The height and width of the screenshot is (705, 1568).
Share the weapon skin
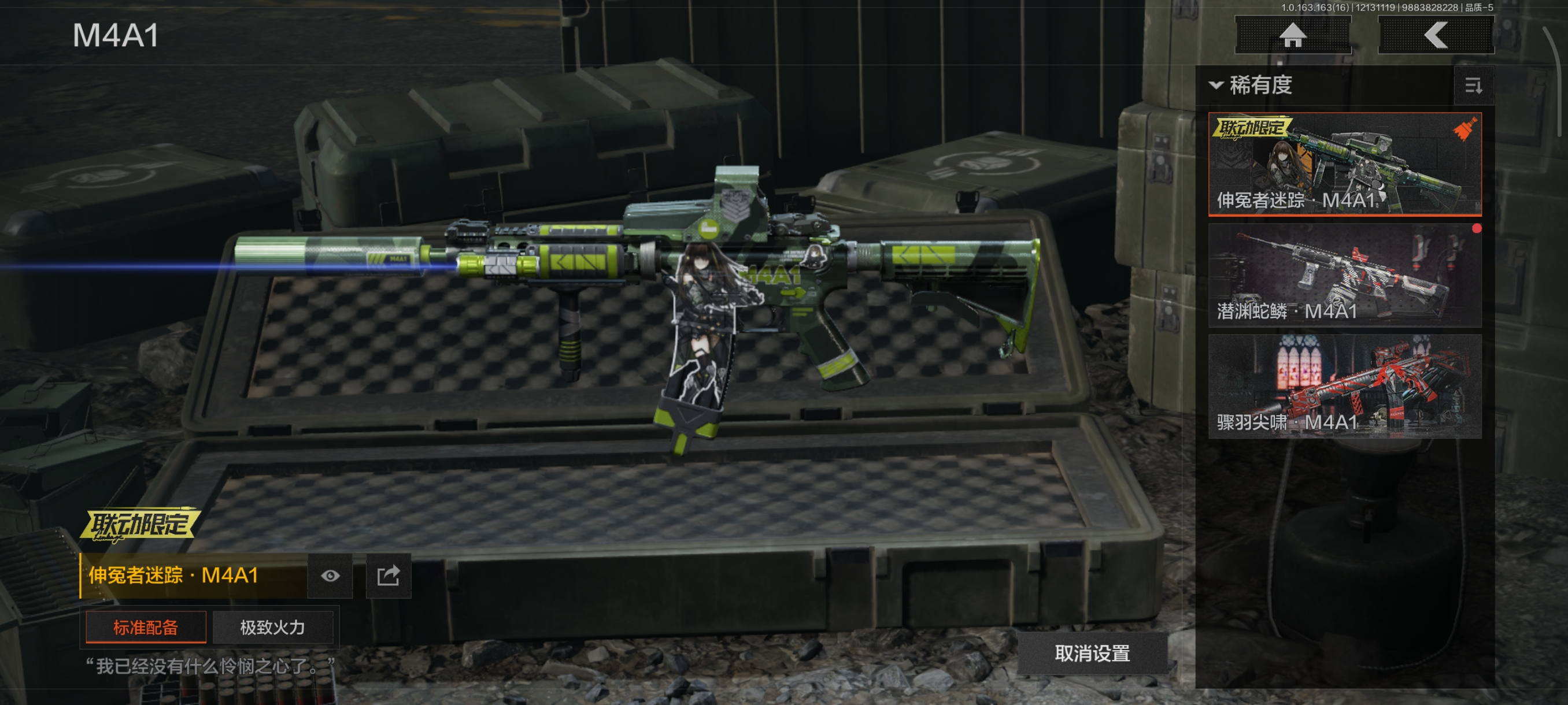click(389, 576)
